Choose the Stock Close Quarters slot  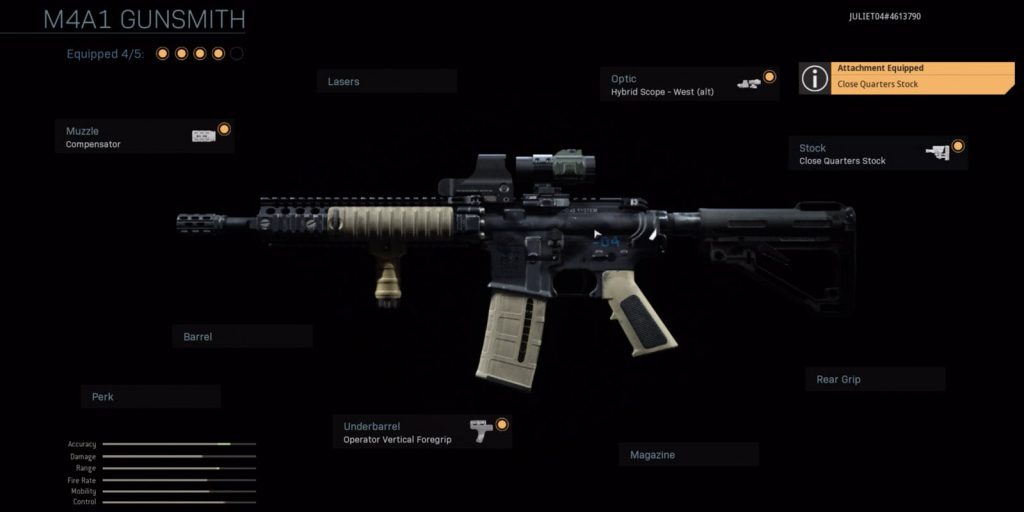(x=877, y=153)
